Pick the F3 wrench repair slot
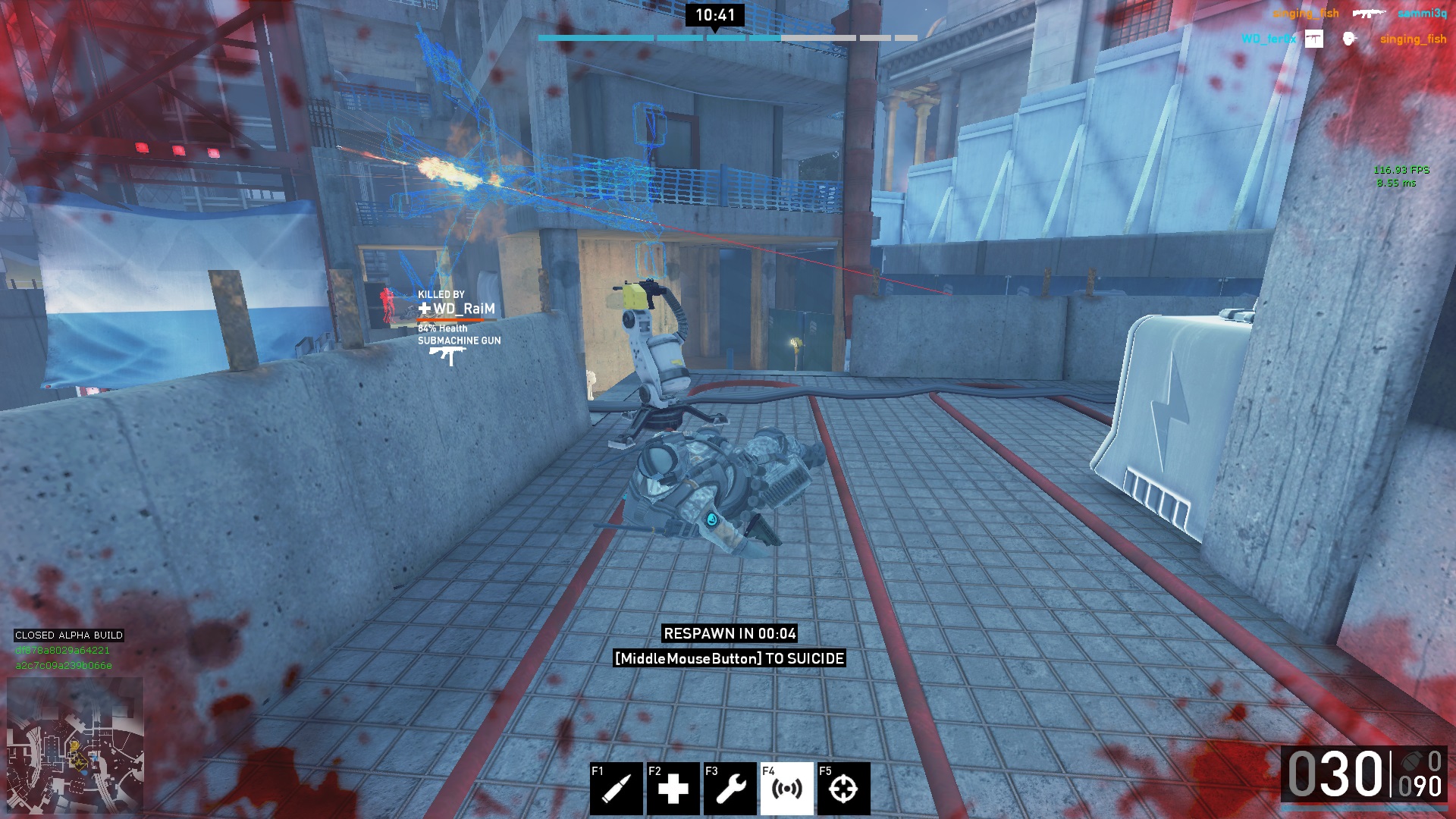The height and width of the screenshot is (819, 1456). pyautogui.click(x=730, y=789)
